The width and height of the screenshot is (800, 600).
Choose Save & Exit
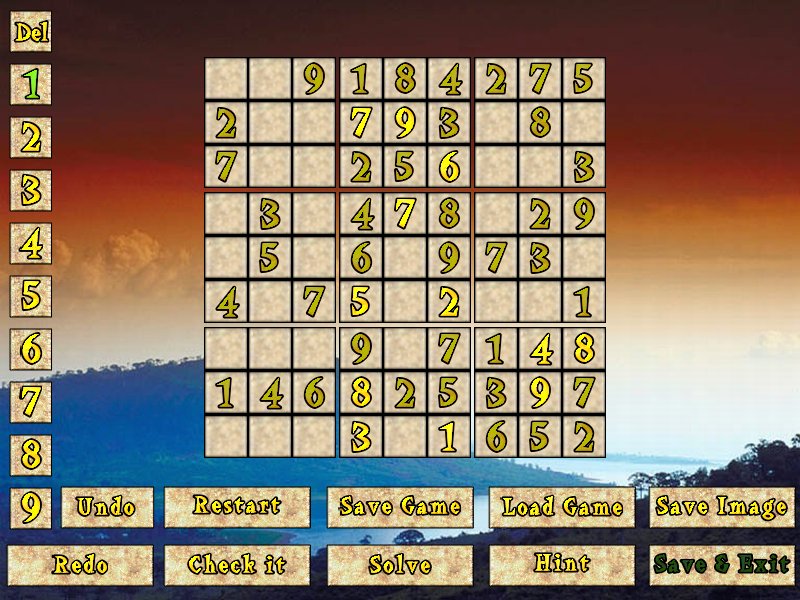pos(721,565)
